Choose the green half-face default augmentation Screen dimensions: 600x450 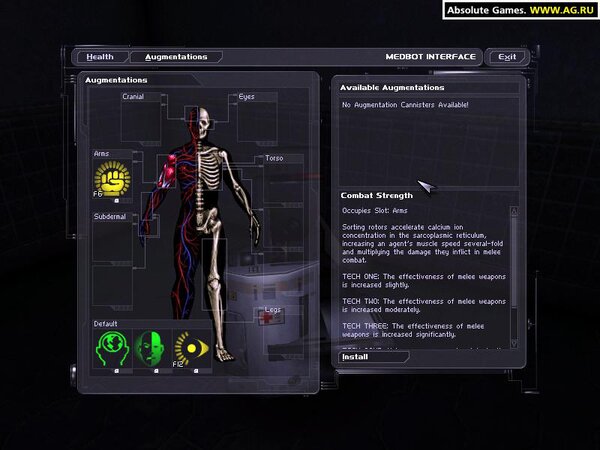pyautogui.click(x=152, y=349)
